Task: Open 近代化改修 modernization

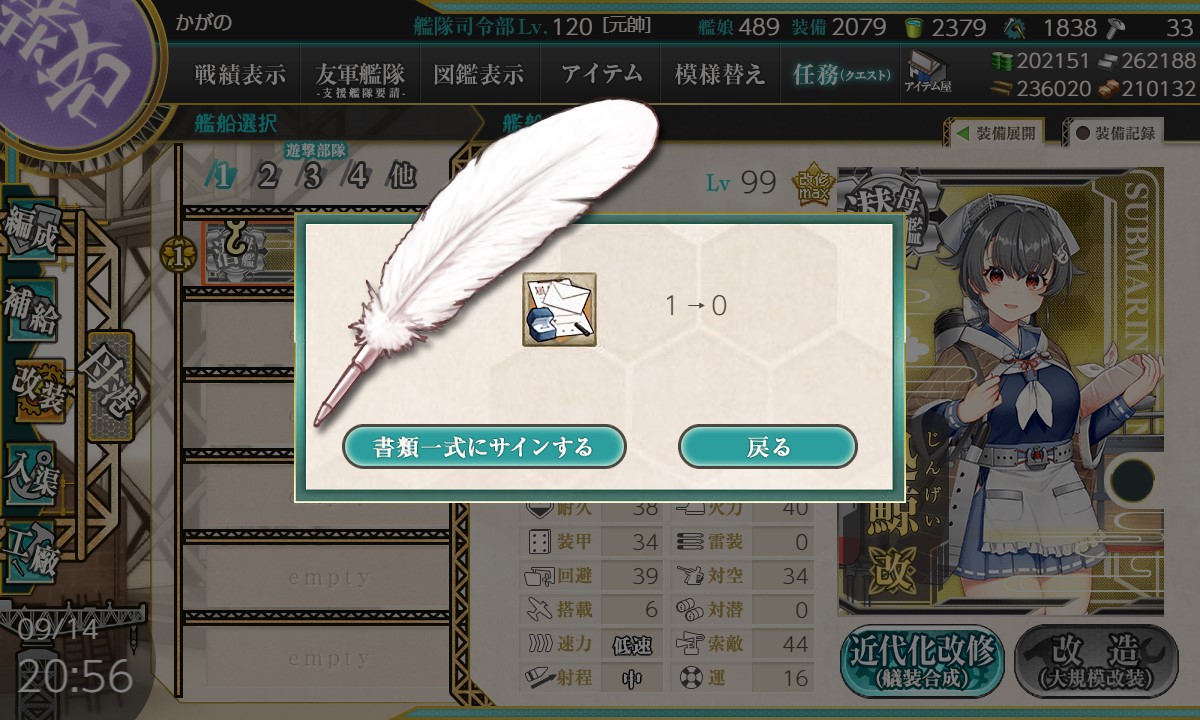Action: tap(922, 661)
